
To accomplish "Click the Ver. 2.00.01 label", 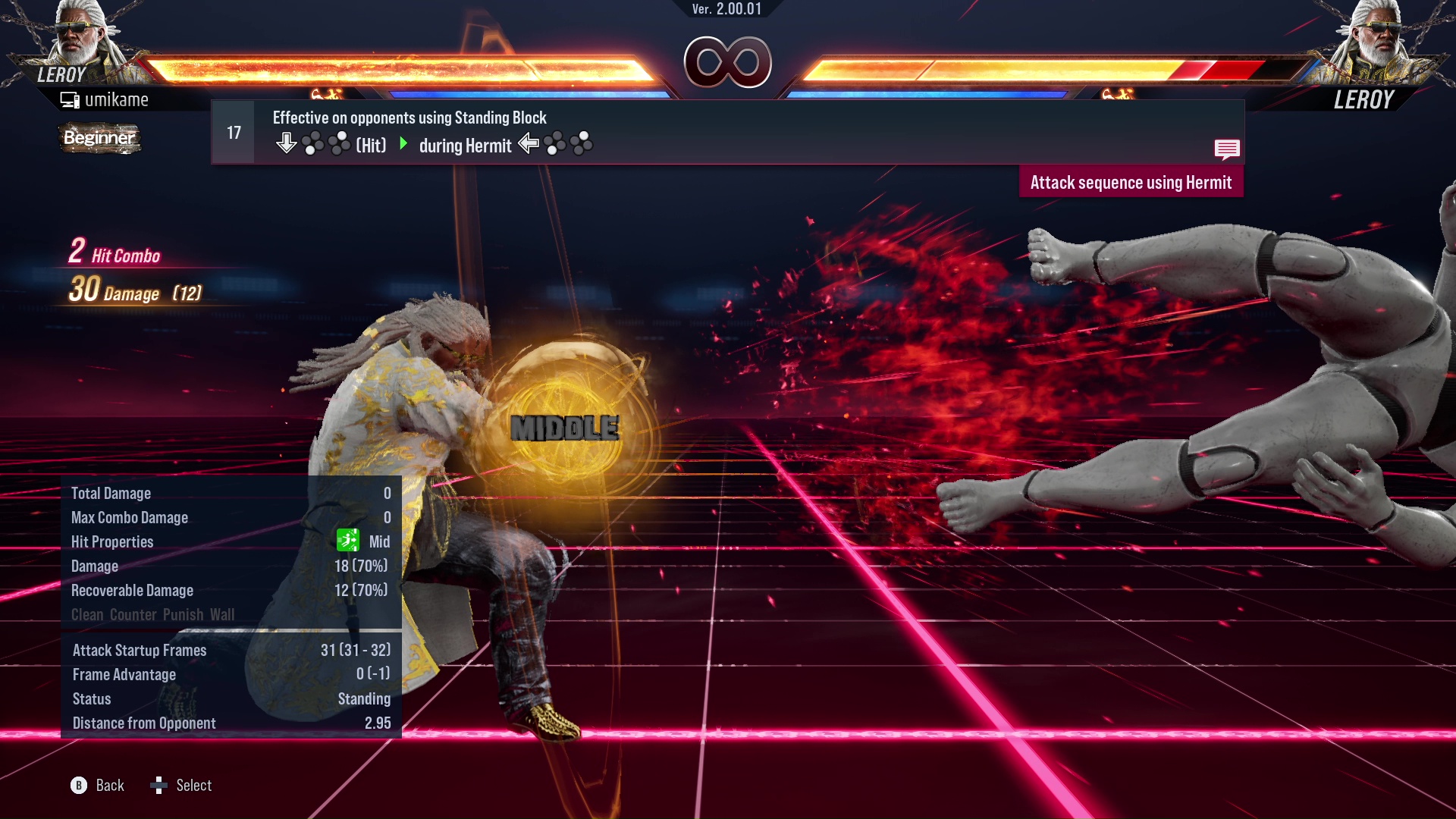I will point(726,10).
